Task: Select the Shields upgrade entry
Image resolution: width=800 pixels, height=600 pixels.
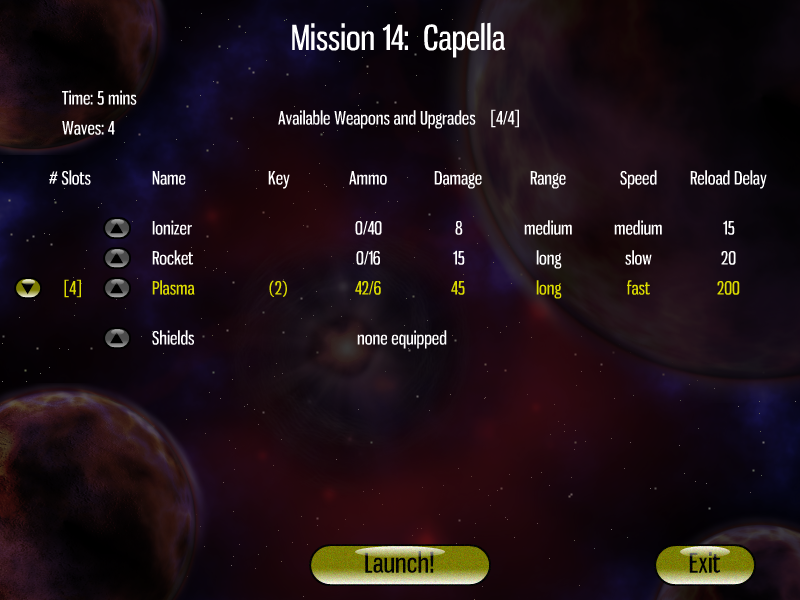Action: [x=173, y=339]
